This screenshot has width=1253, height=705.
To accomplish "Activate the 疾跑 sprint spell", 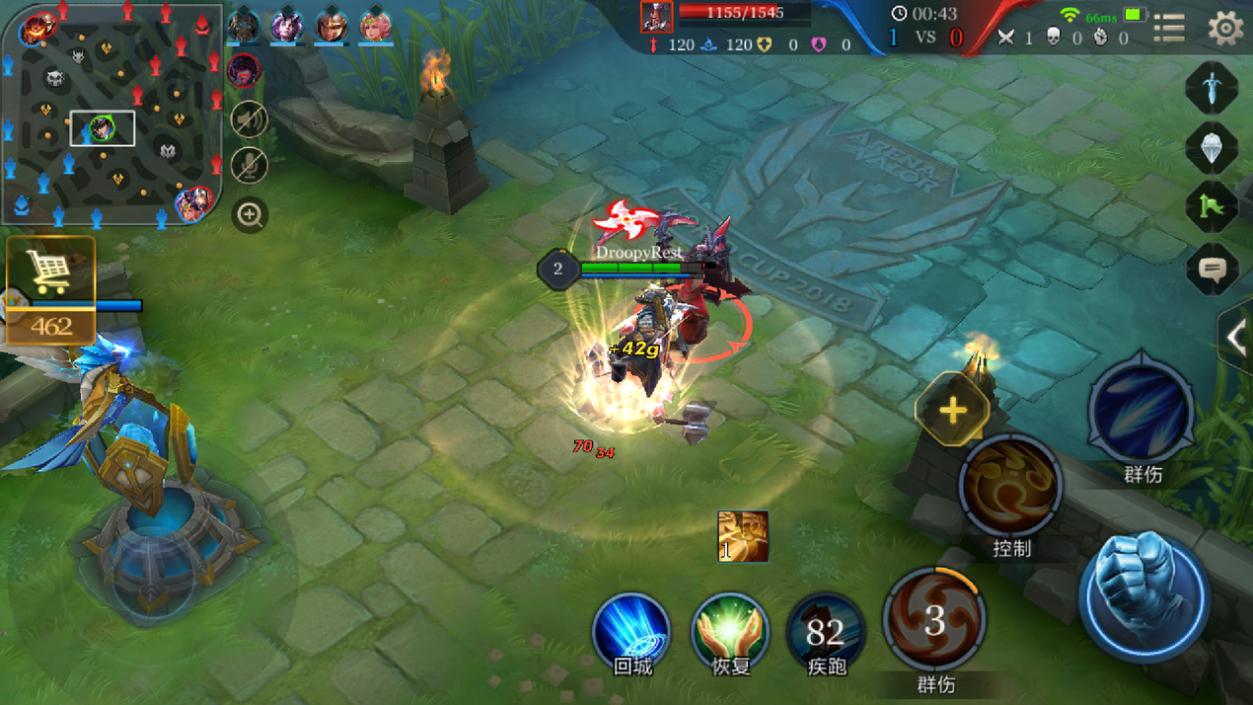I will tap(826, 630).
